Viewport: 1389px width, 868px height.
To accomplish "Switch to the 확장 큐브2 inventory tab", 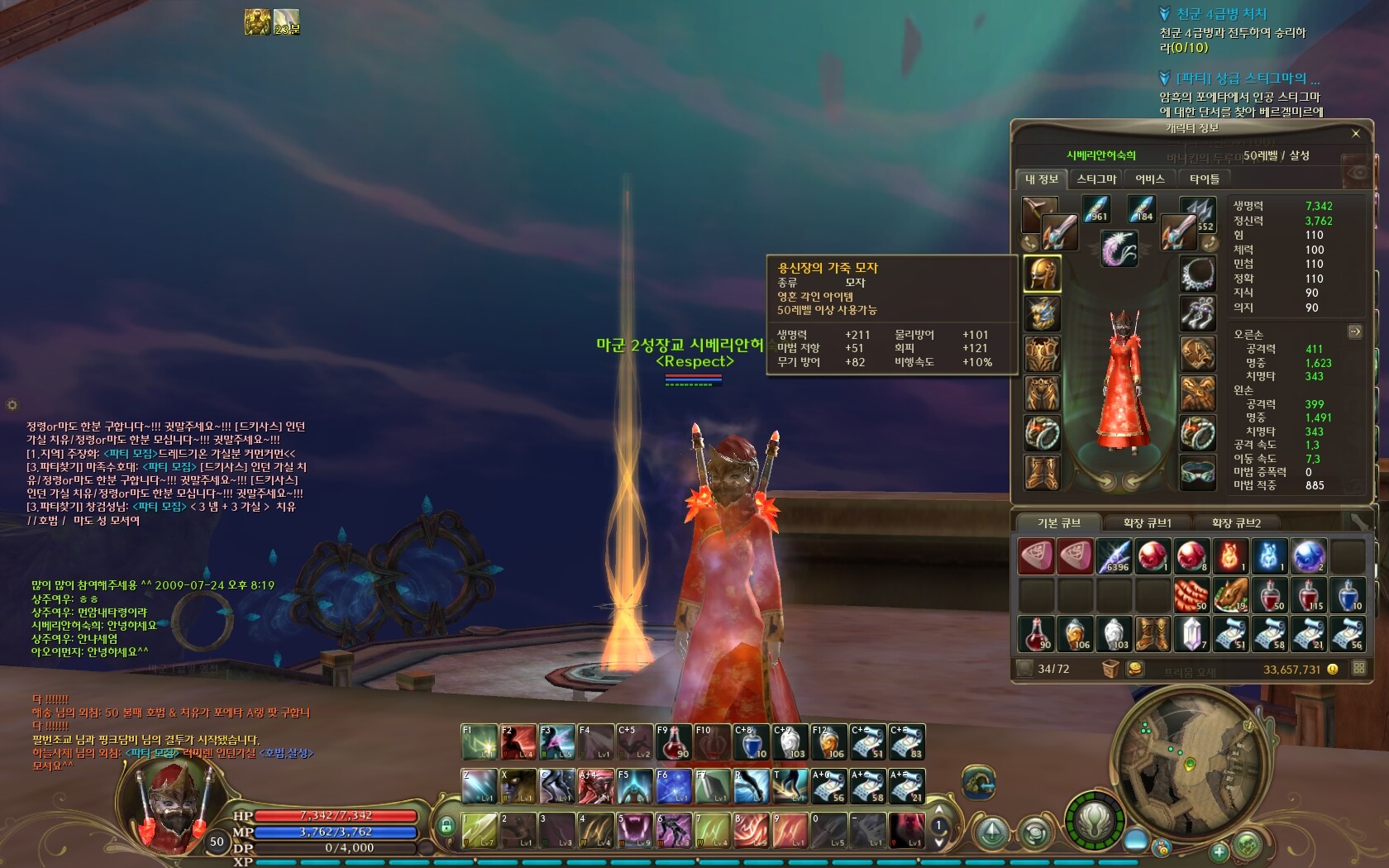I will point(1236,522).
